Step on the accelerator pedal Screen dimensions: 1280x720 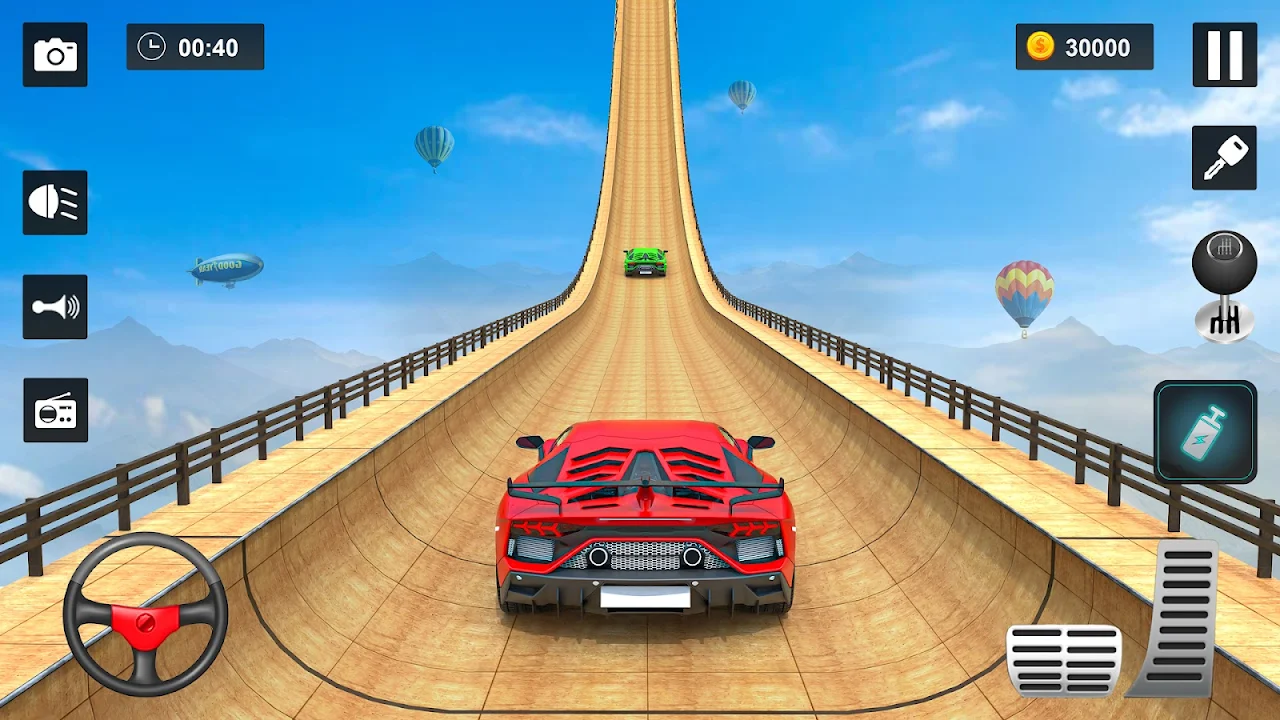click(x=1180, y=617)
